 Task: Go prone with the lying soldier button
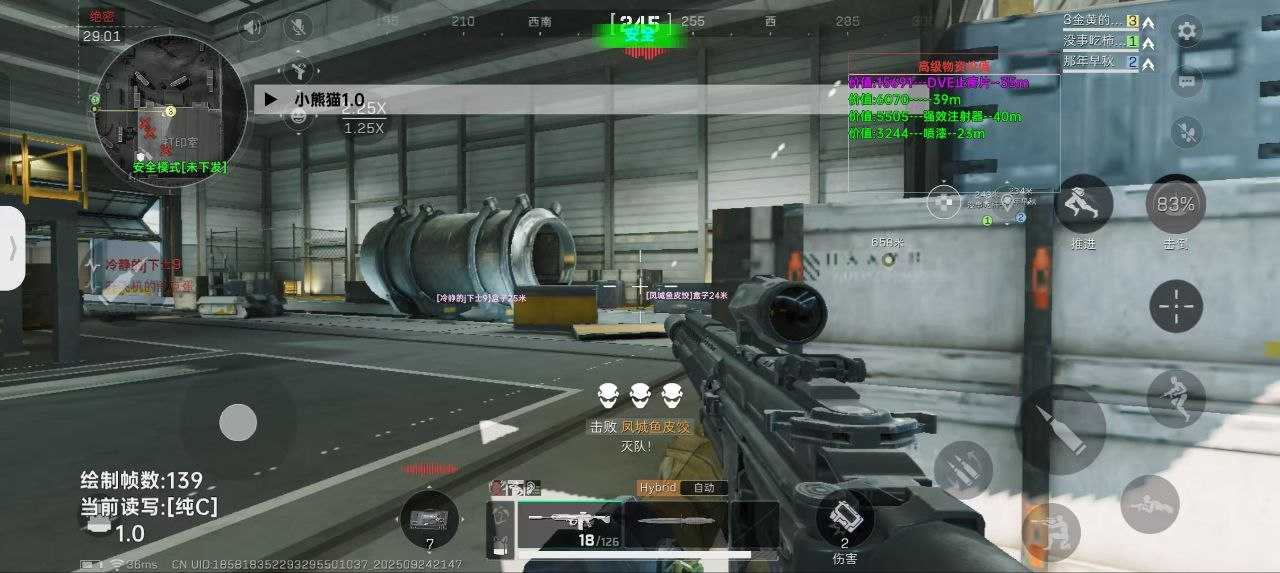coord(1149,505)
